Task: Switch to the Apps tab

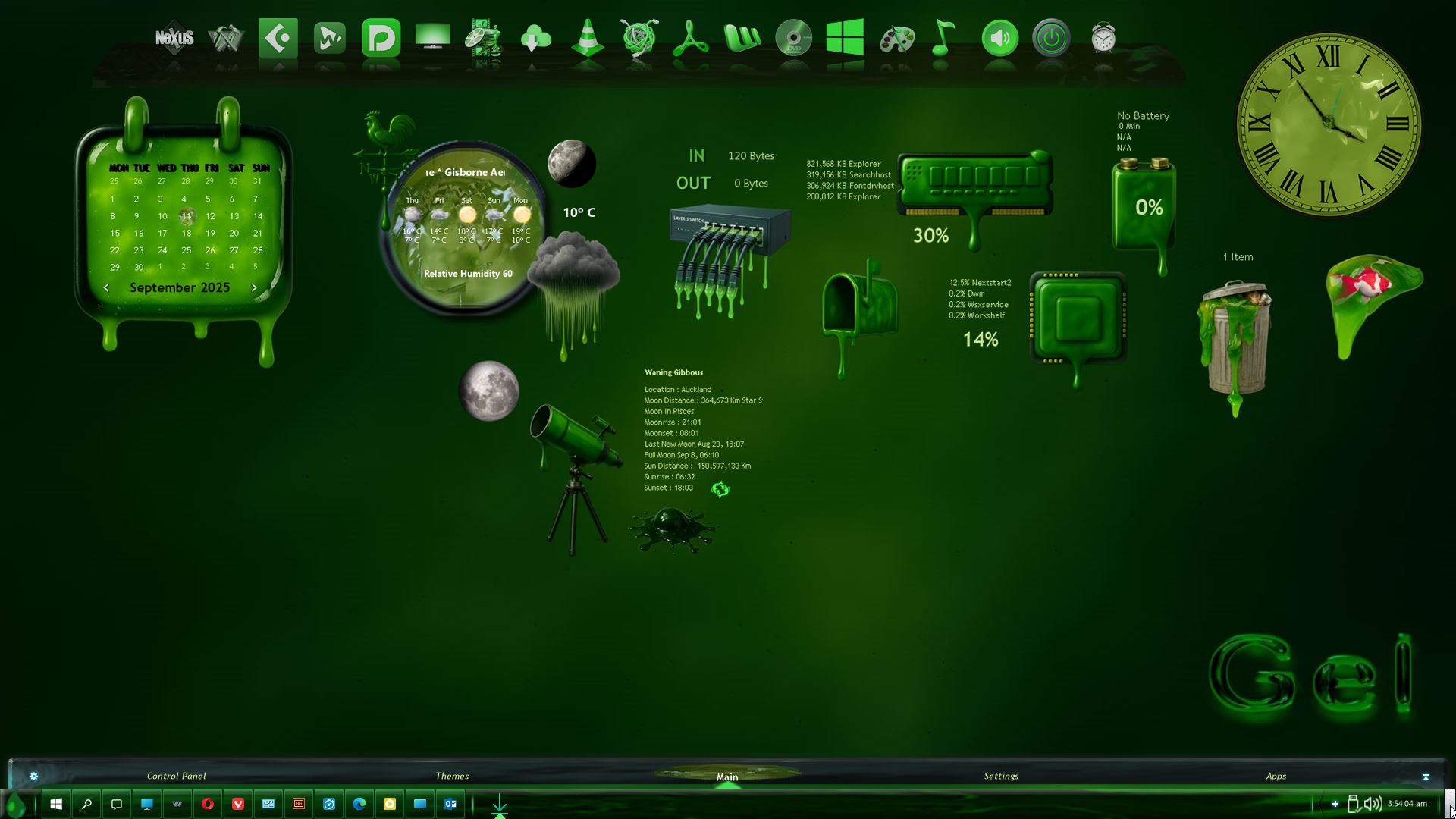Action: click(x=1276, y=776)
